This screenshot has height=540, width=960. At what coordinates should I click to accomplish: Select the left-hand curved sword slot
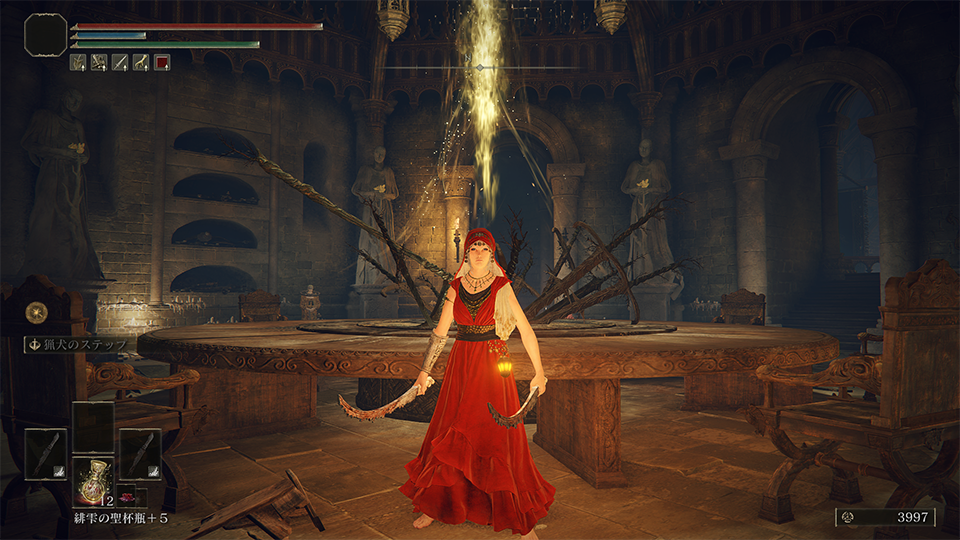(x=46, y=453)
